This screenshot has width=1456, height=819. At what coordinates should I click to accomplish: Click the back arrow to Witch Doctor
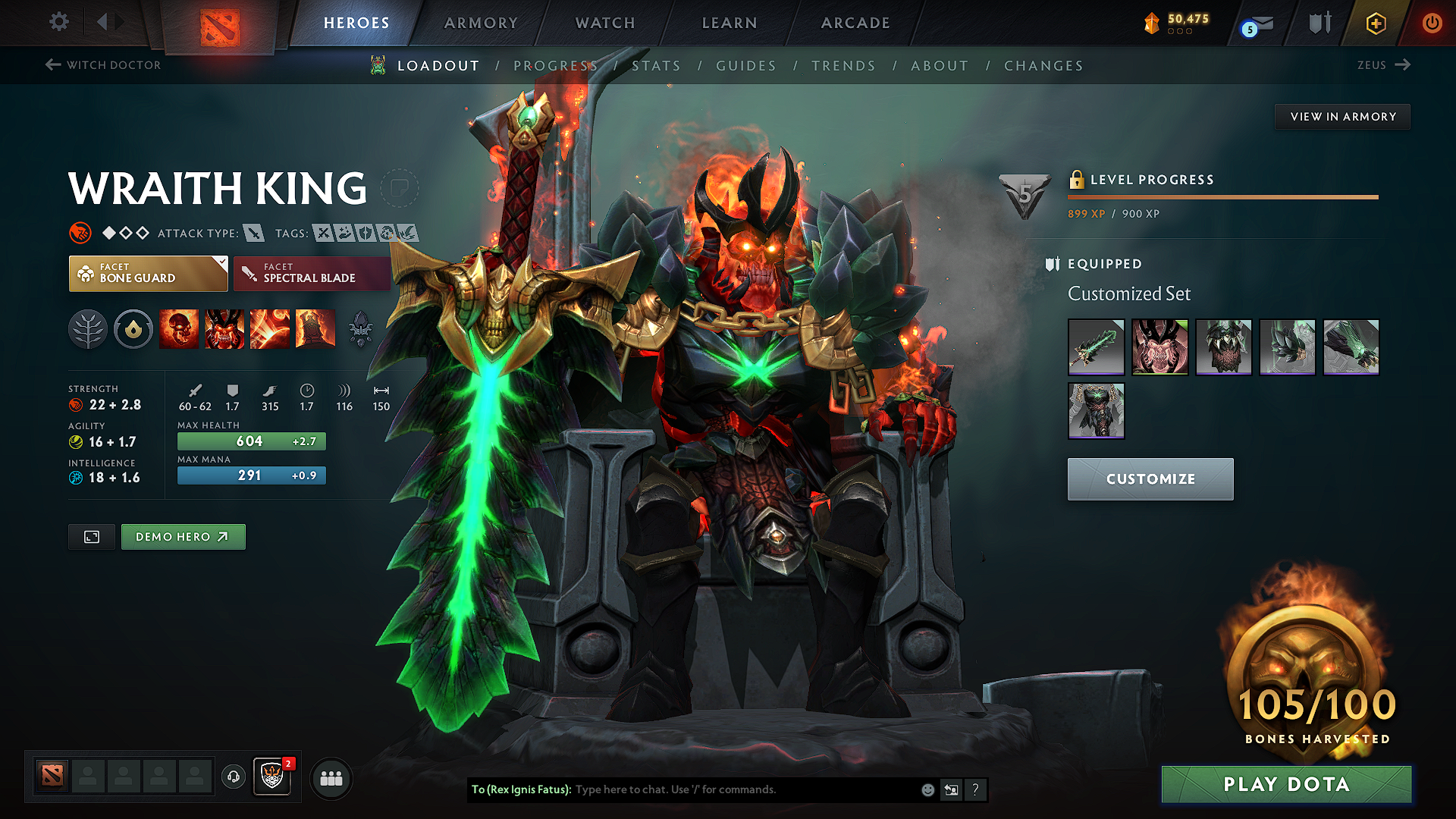click(52, 64)
